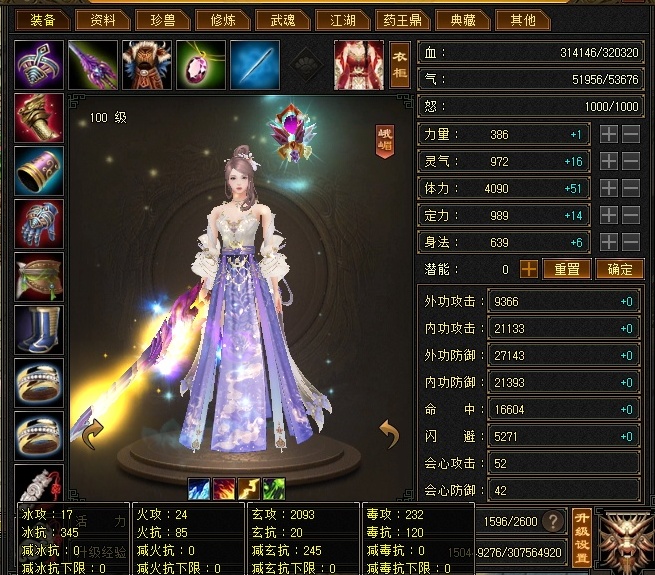Click the question mark help button

coord(550,522)
